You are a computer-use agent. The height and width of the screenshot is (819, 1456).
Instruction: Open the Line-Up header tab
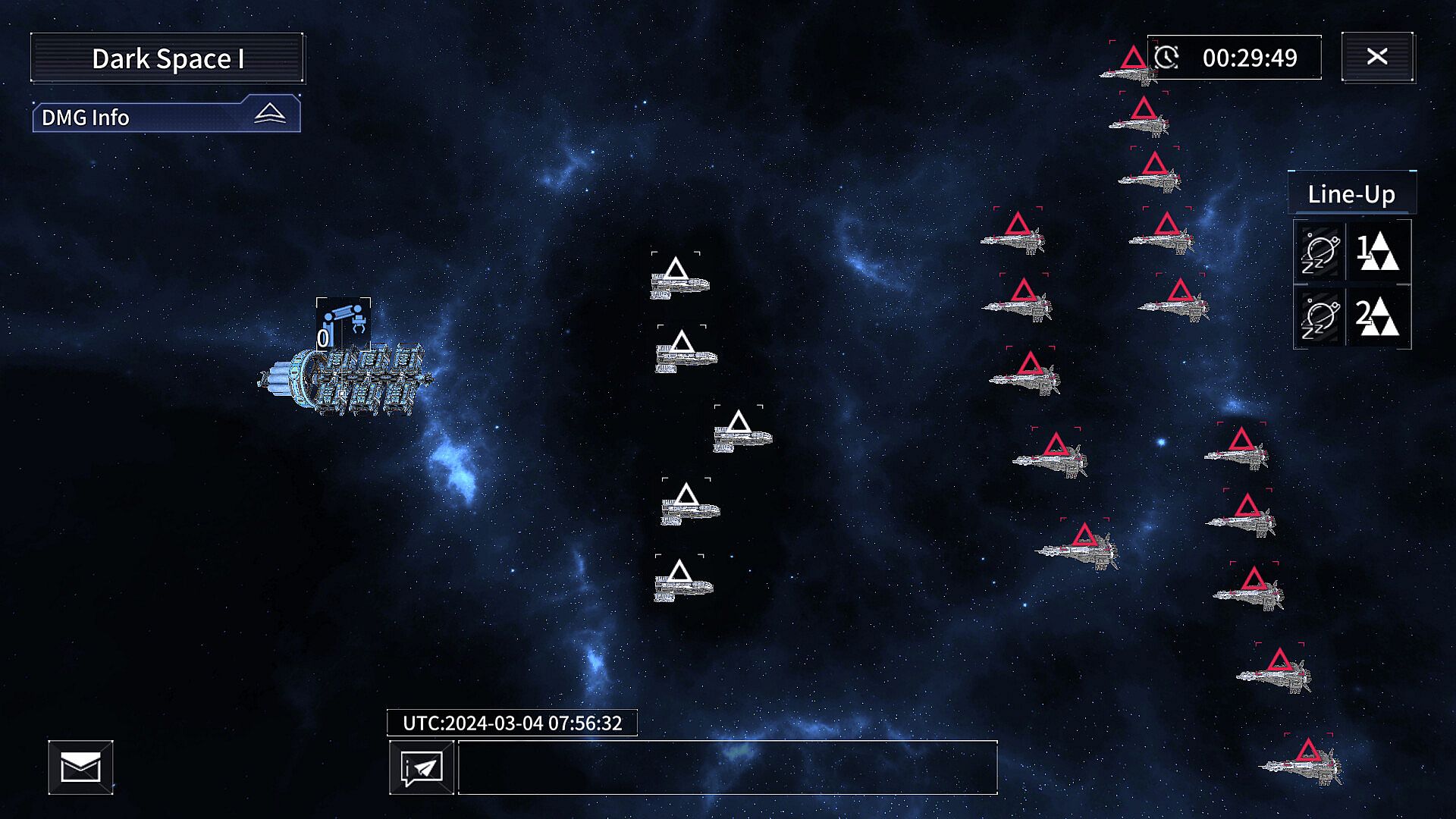coord(1351,194)
